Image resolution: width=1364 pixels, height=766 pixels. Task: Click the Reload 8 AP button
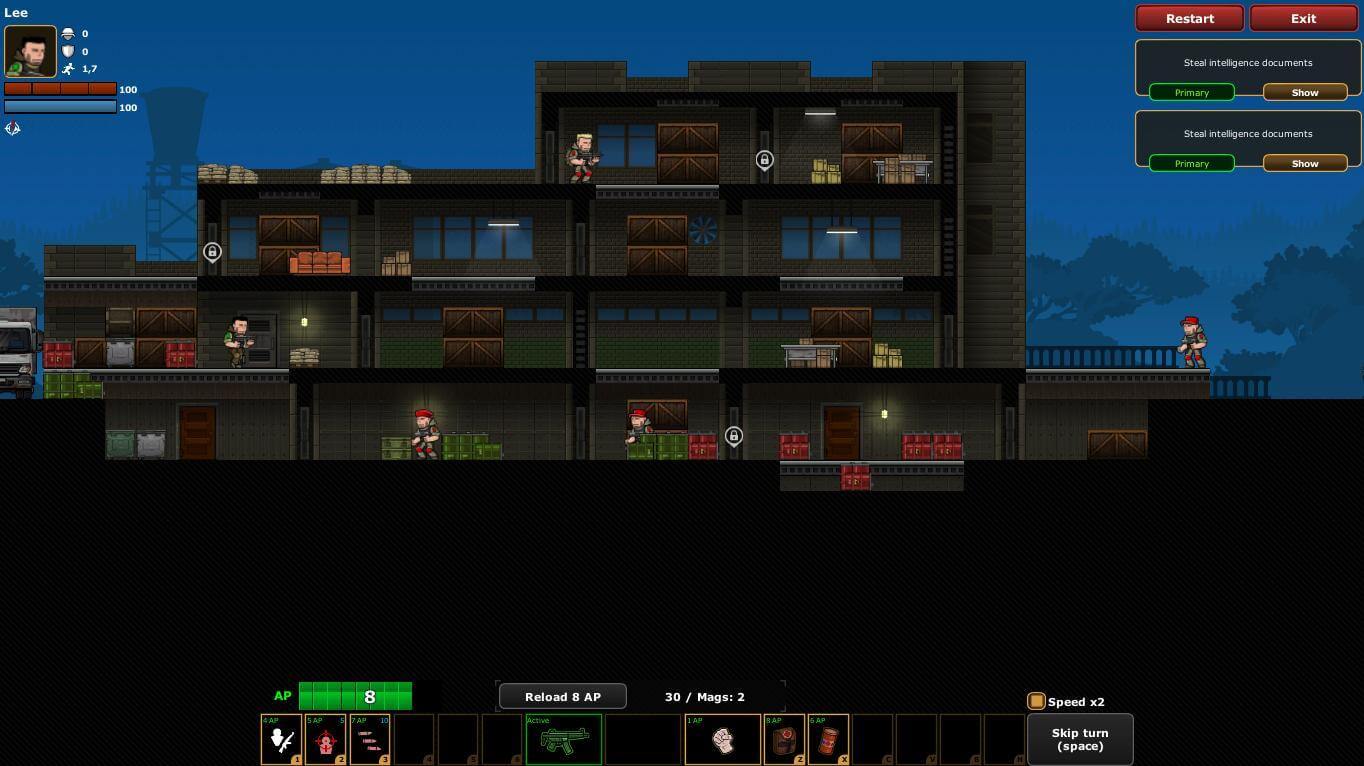pyautogui.click(x=562, y=697)
